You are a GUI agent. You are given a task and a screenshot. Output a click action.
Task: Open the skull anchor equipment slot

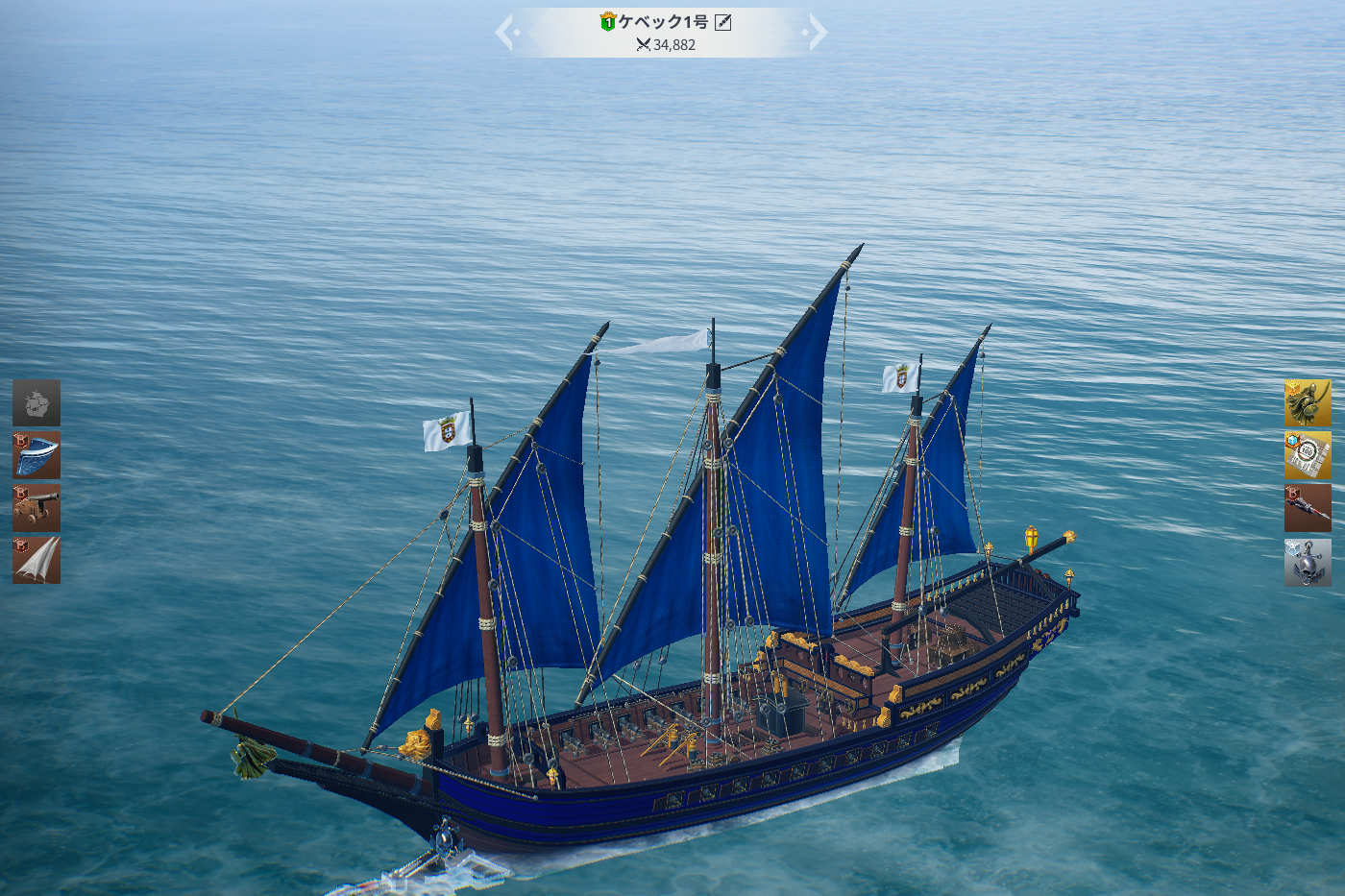[1308, 562]
